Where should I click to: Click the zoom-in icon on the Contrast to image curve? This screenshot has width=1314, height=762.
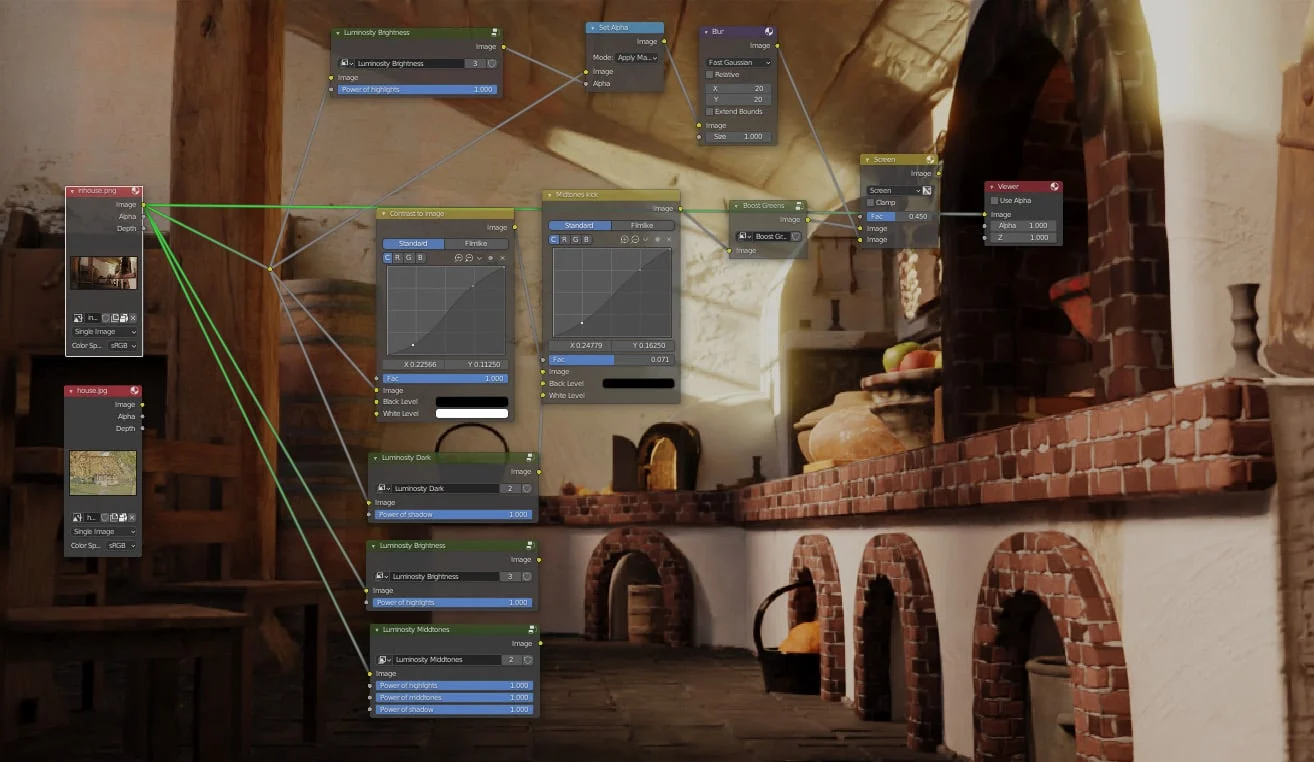pyautogui.click(x=459, y=257)
